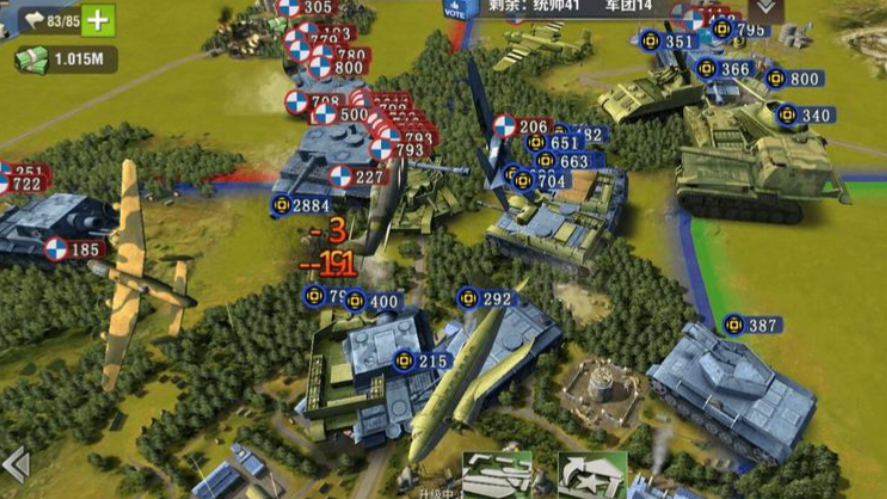Open the blue VOTE badge
Image resolution: width=887 pixels, height=499 pixels.
(x=456, y=9)
